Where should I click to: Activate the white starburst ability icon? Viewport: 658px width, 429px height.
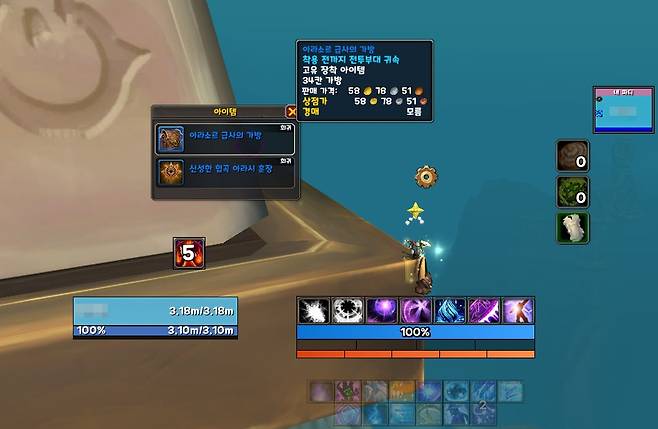[x=313, y=310]
